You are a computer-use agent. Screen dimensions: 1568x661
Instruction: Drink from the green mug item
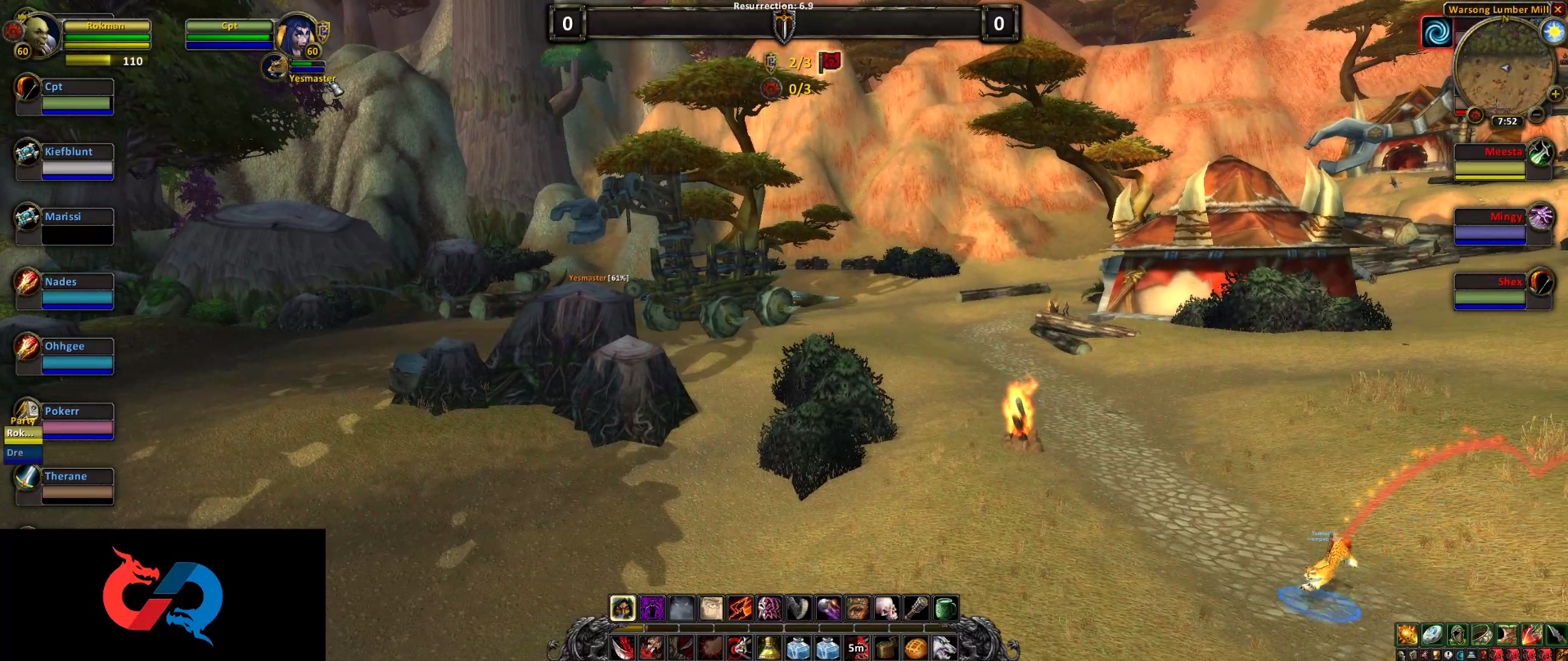tap(945, 608)
